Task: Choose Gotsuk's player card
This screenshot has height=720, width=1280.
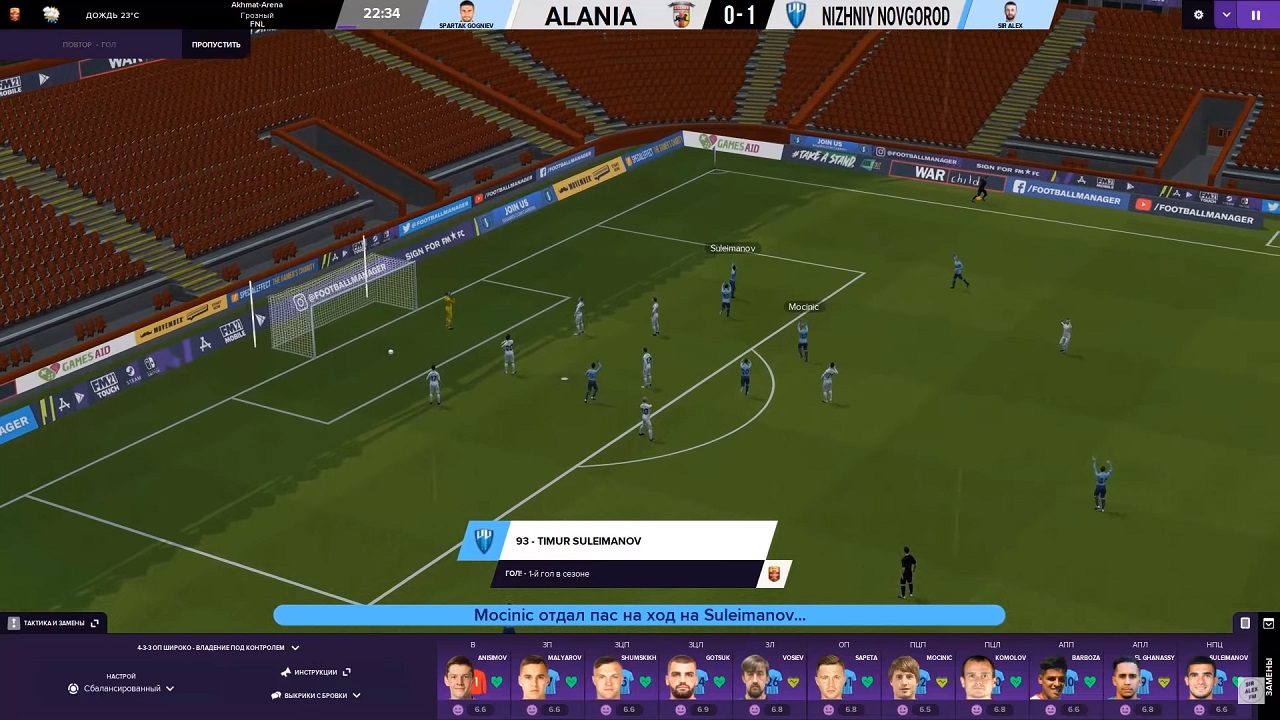Action: click(x=695, y=680)
